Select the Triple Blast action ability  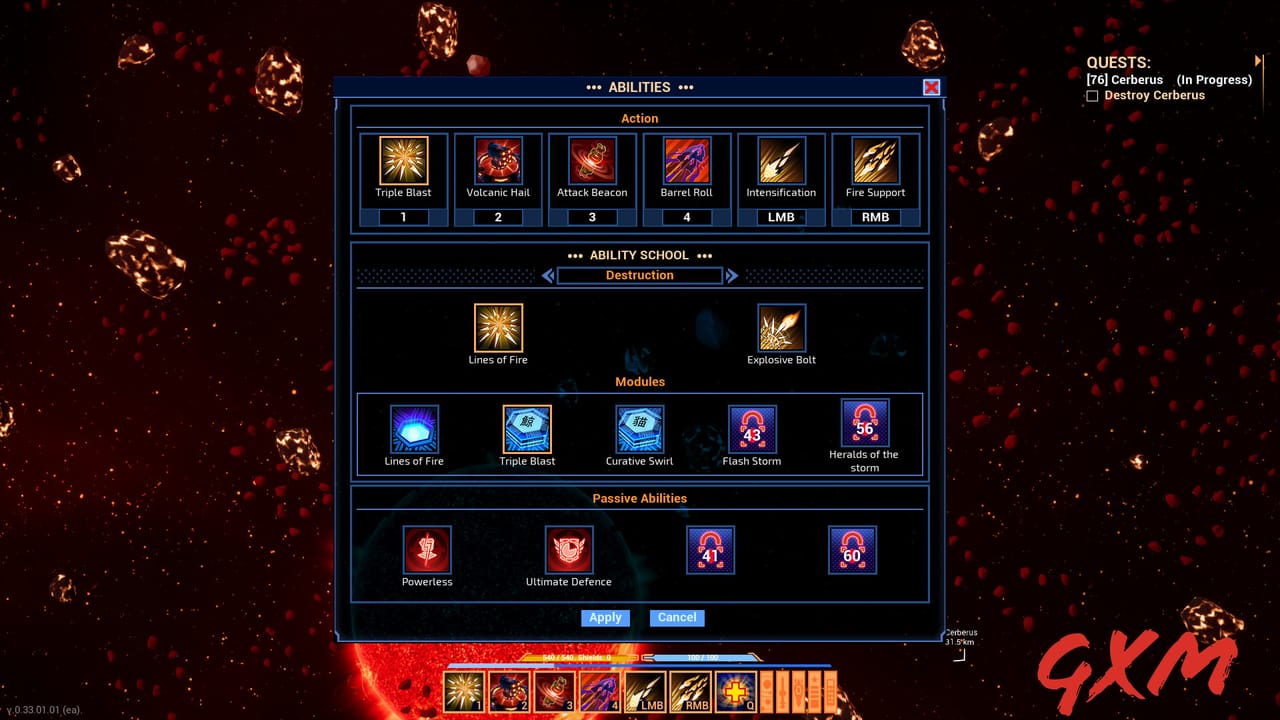(x=403, y=160)
